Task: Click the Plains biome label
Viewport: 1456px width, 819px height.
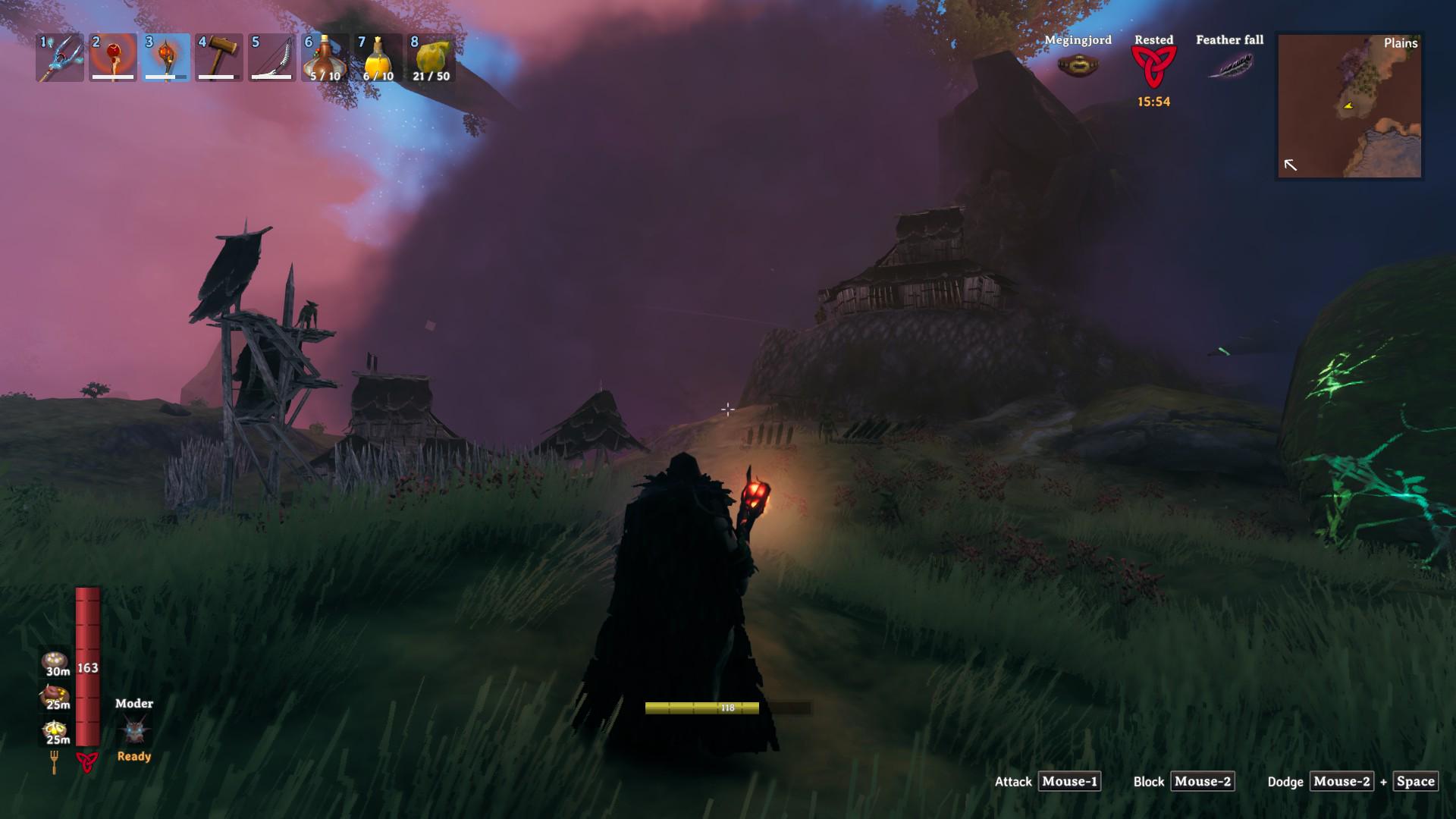Action: click(x=1401, y=45)
